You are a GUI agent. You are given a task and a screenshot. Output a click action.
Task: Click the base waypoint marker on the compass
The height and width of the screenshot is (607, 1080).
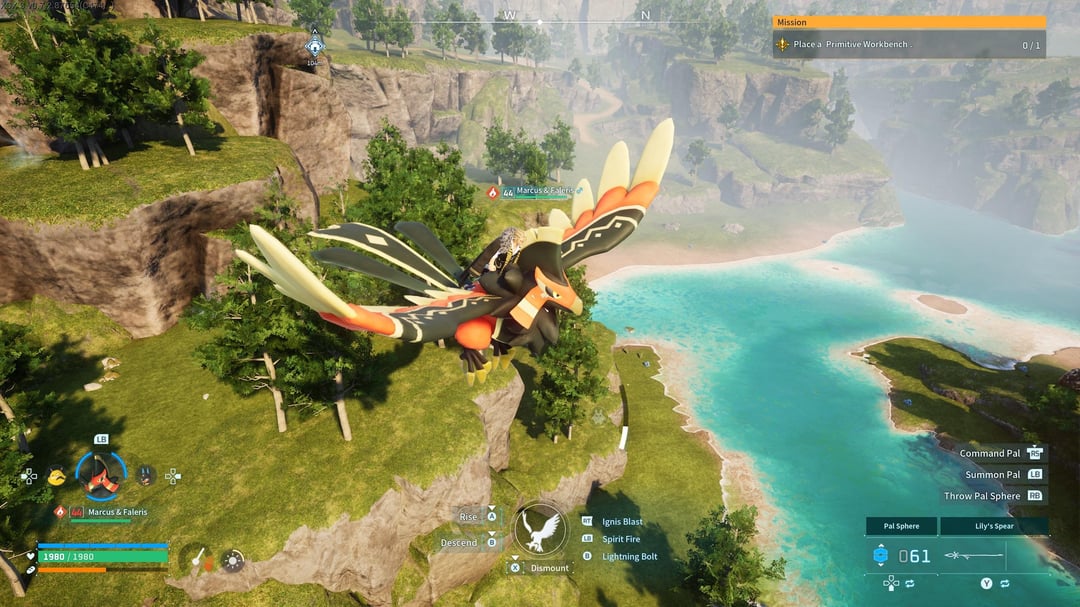tap(315, 45)
